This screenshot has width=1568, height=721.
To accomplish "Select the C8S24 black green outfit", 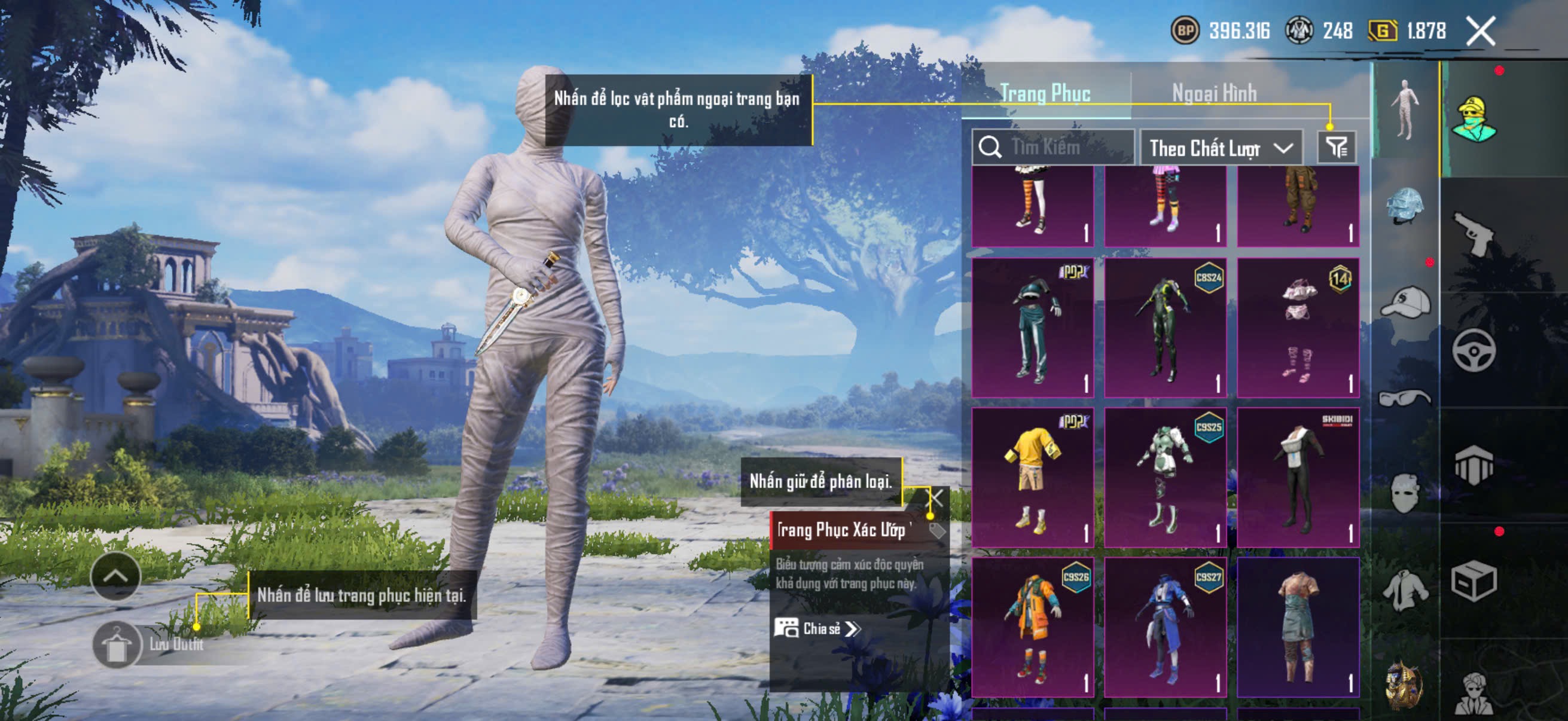I will click(1164, 328).
